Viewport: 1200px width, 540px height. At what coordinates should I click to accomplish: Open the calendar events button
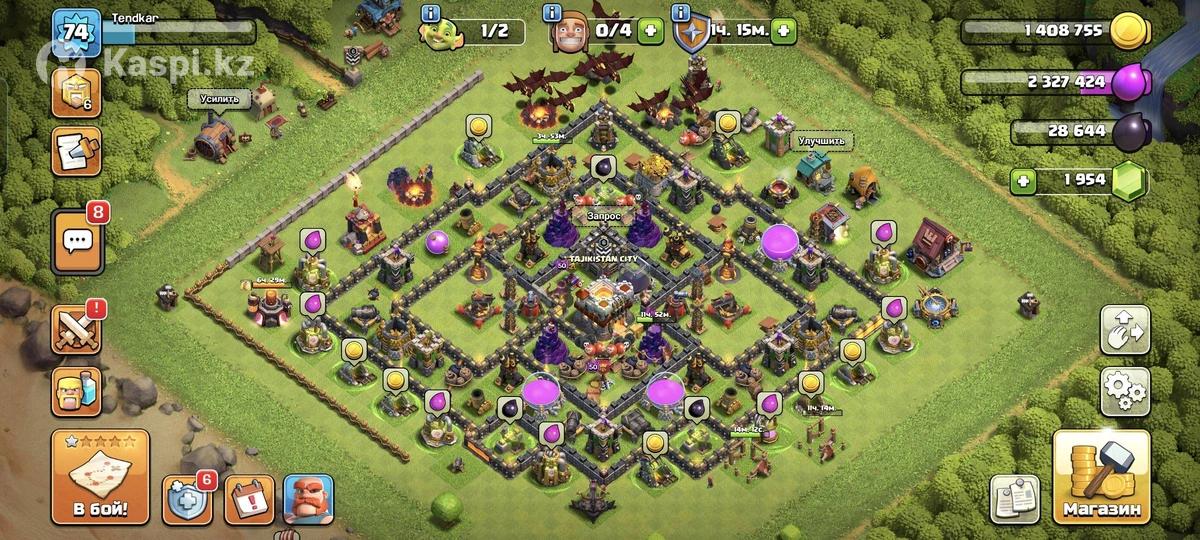coord(247,499)
